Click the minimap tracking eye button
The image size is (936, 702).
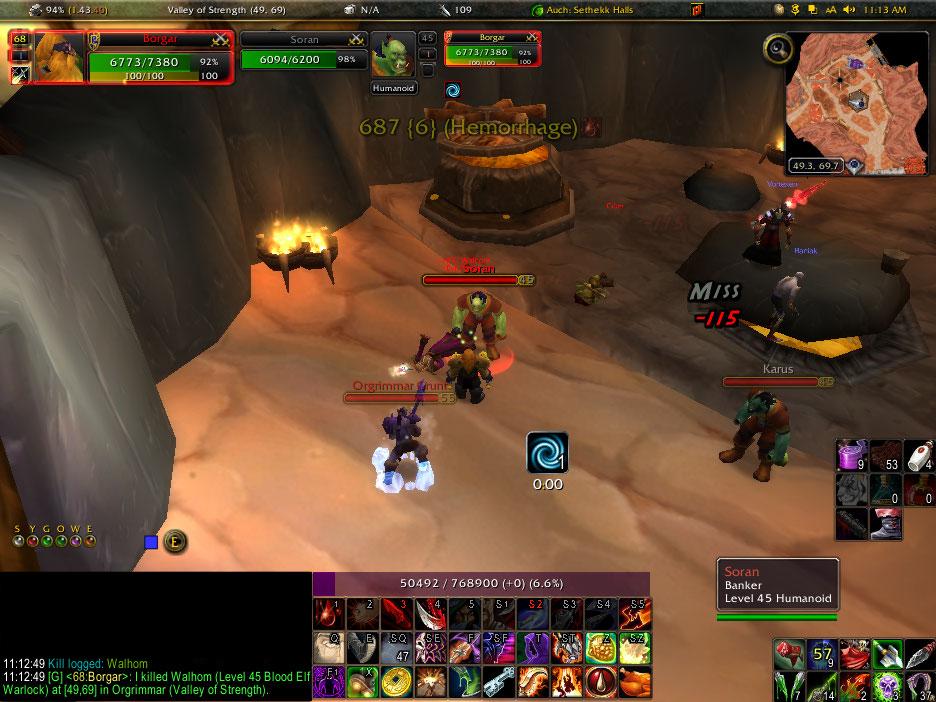tap(777, 48)
